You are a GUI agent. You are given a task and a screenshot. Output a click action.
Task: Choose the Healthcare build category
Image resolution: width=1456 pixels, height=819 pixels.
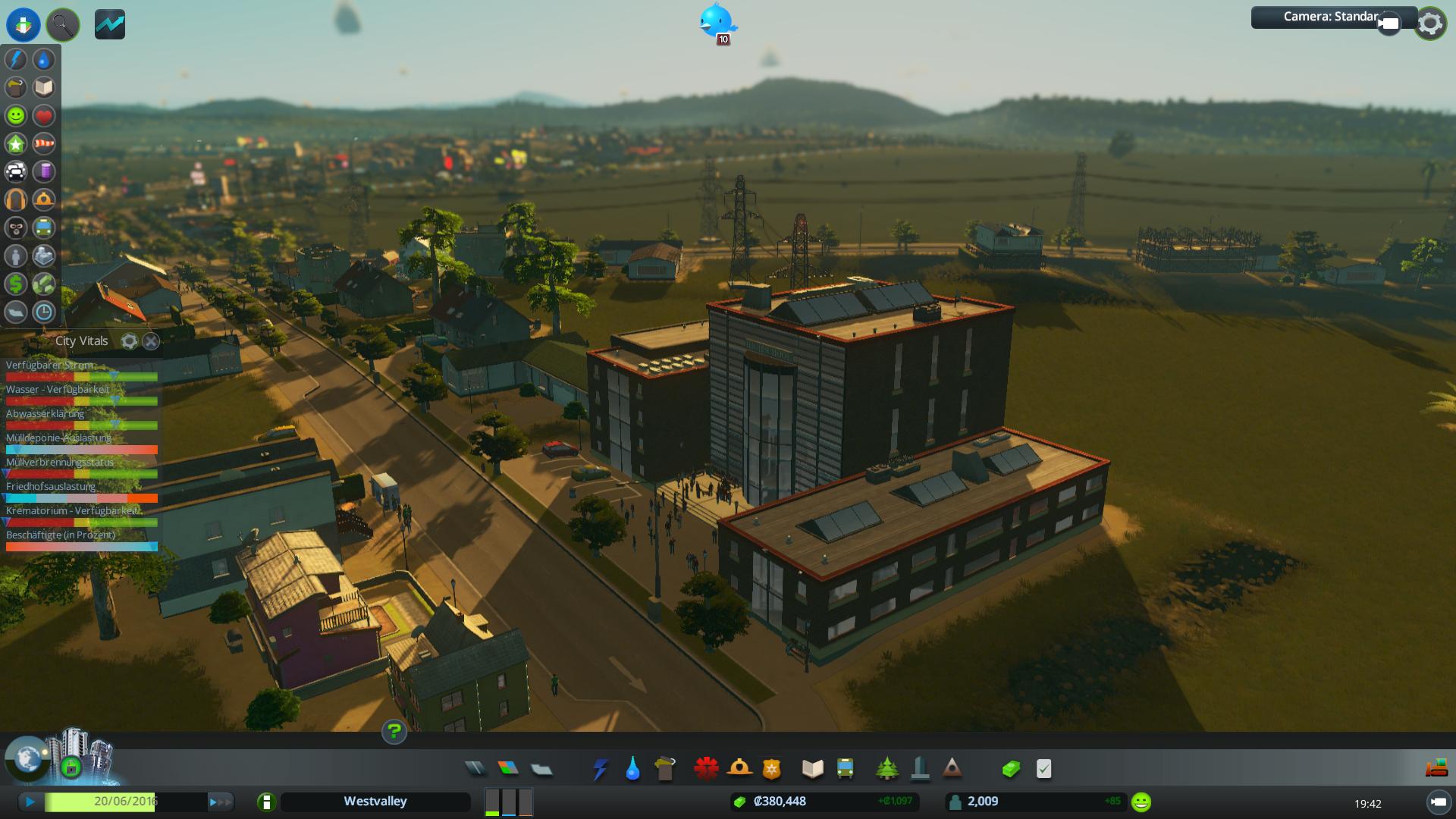[706, 769]
